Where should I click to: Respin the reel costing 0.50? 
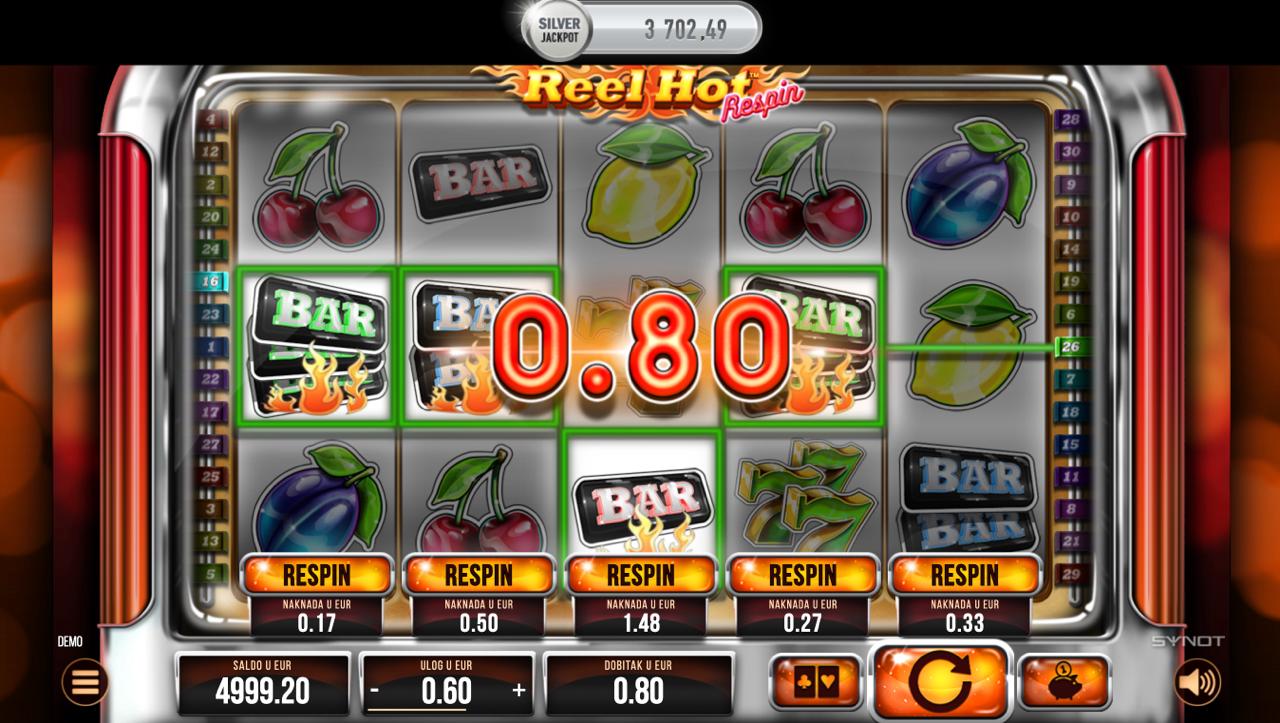(478, 575)
